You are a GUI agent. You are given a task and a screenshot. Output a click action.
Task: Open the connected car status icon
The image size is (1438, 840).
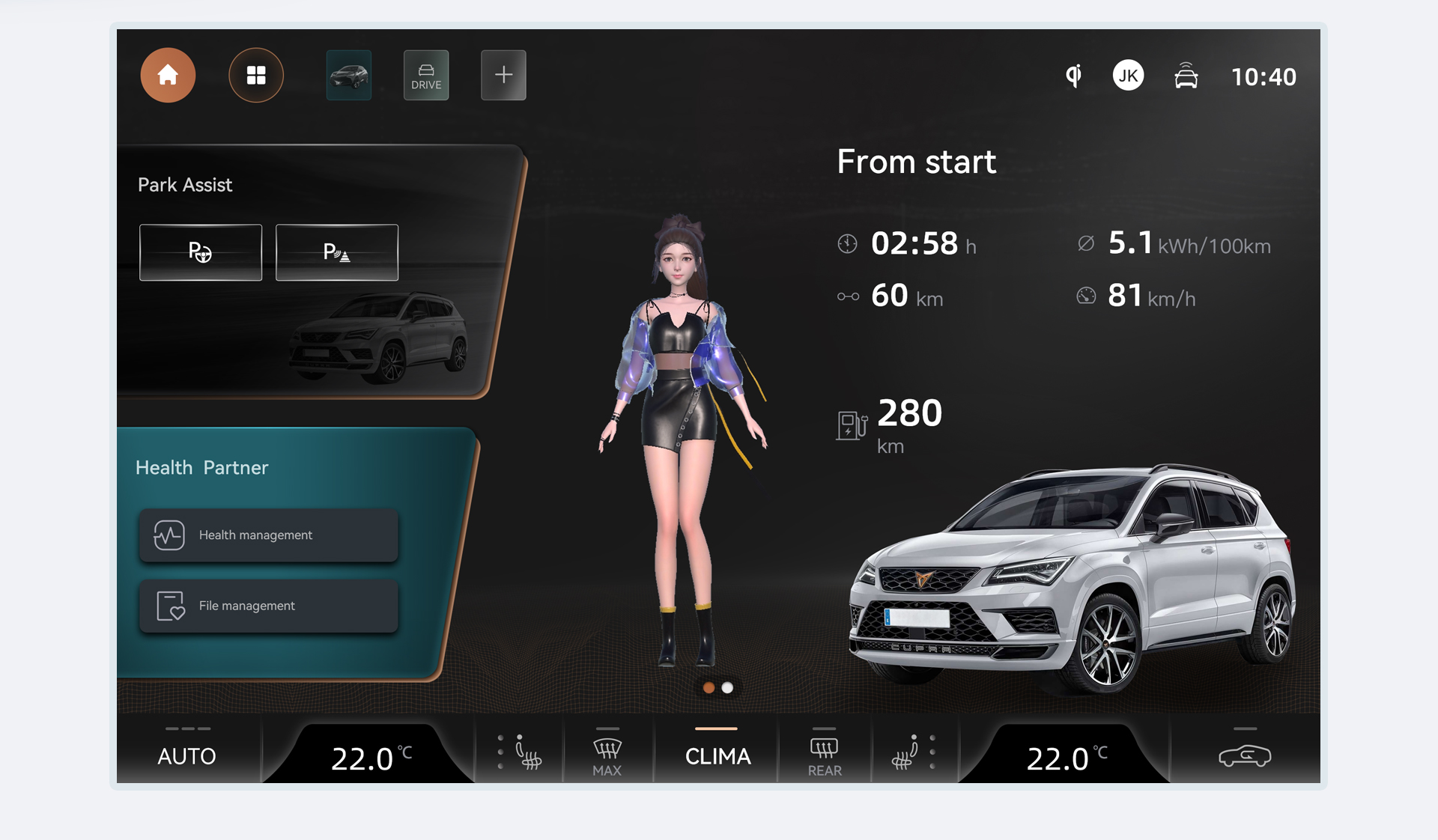tap(1186, 76)
